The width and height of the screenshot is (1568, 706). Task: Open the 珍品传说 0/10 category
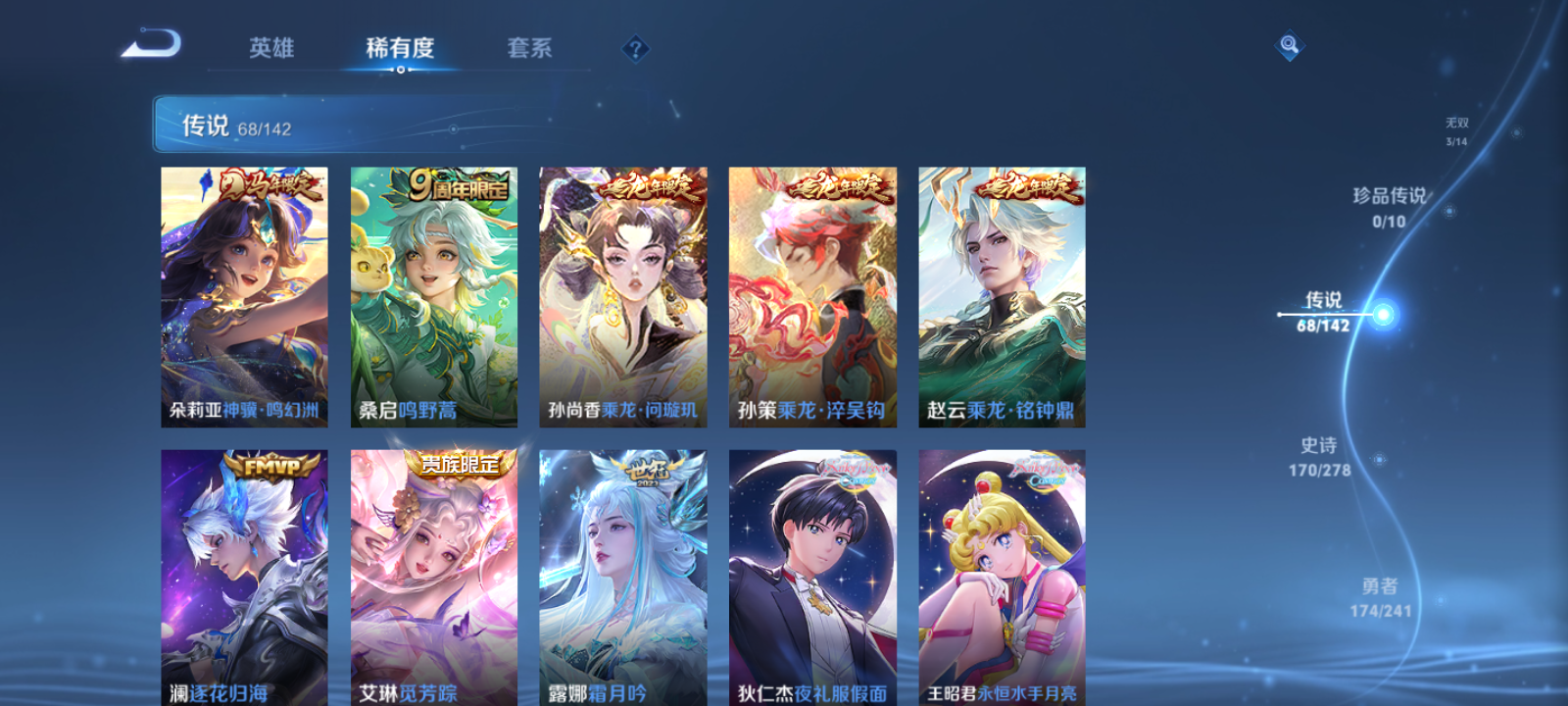[x=1388, y=207]
